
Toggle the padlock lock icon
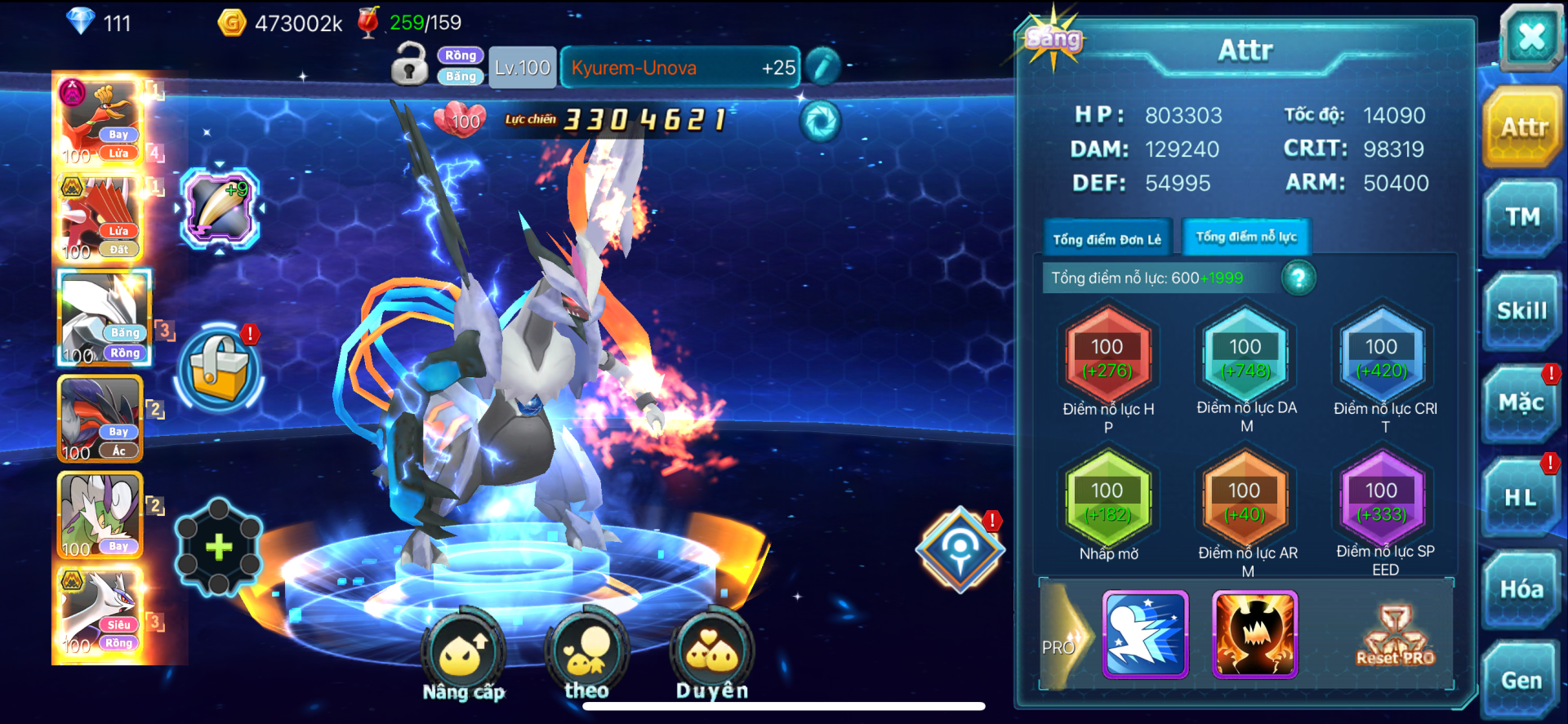[x=410, y=65]
